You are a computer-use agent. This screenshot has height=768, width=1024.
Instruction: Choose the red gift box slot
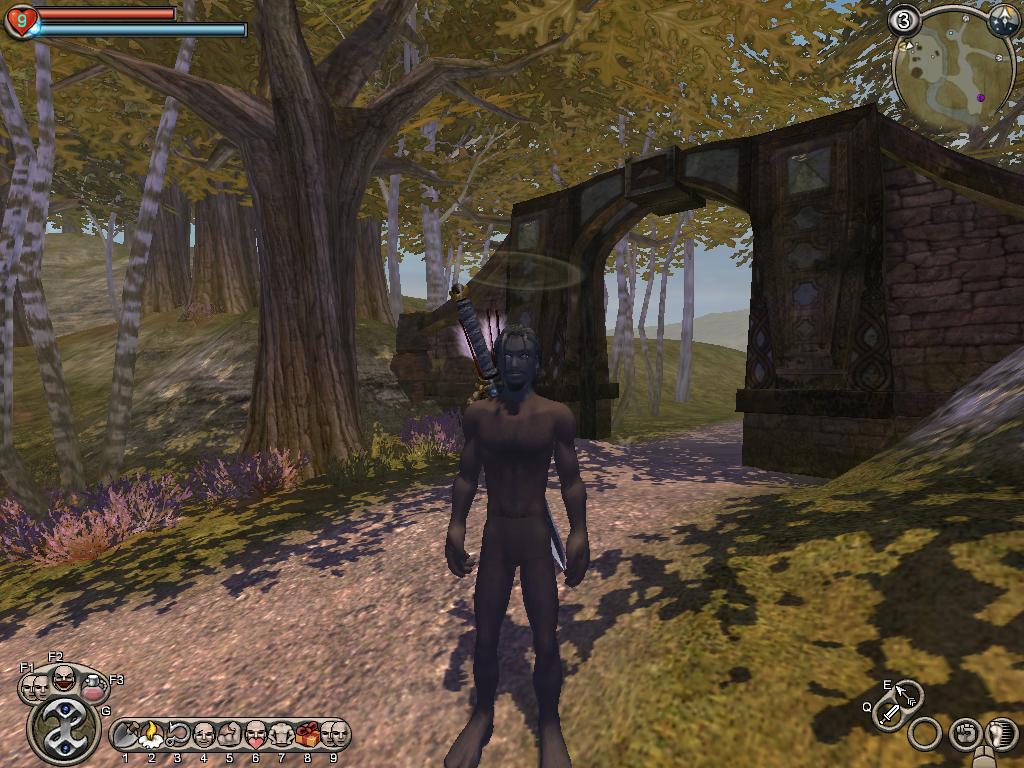tap(308, 736)
